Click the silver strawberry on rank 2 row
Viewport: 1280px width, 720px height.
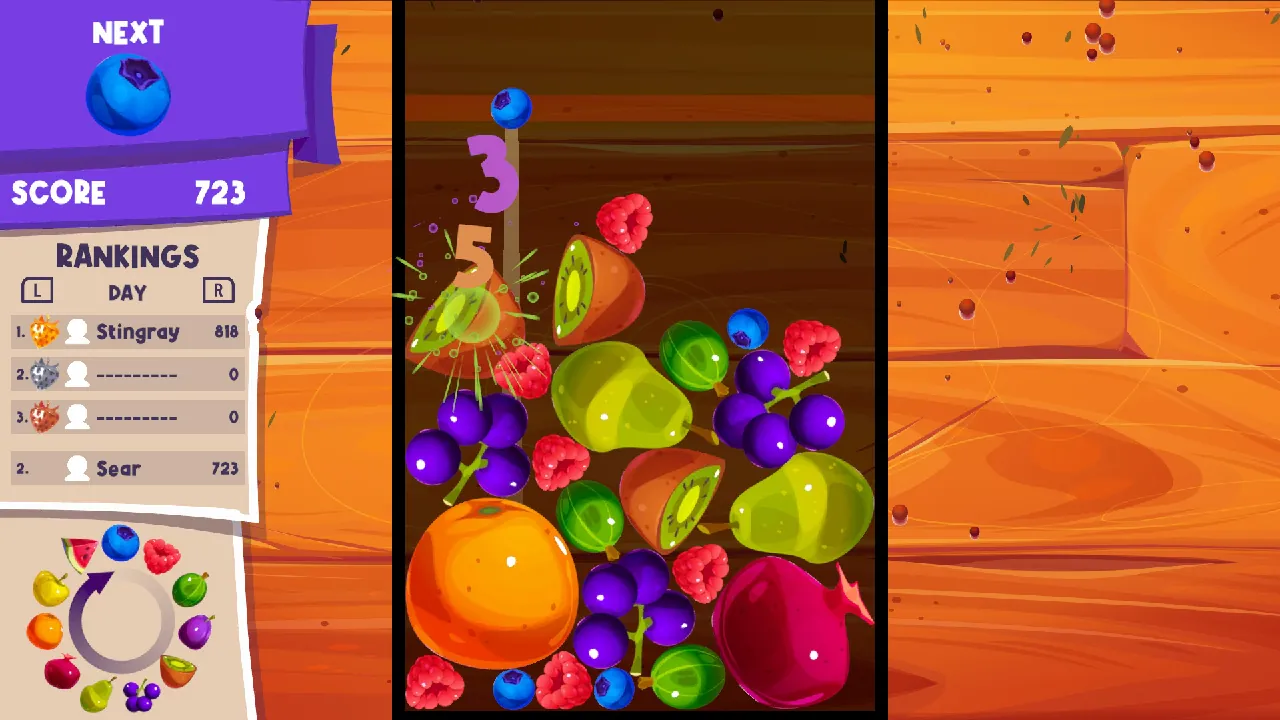tap(42, 374)
